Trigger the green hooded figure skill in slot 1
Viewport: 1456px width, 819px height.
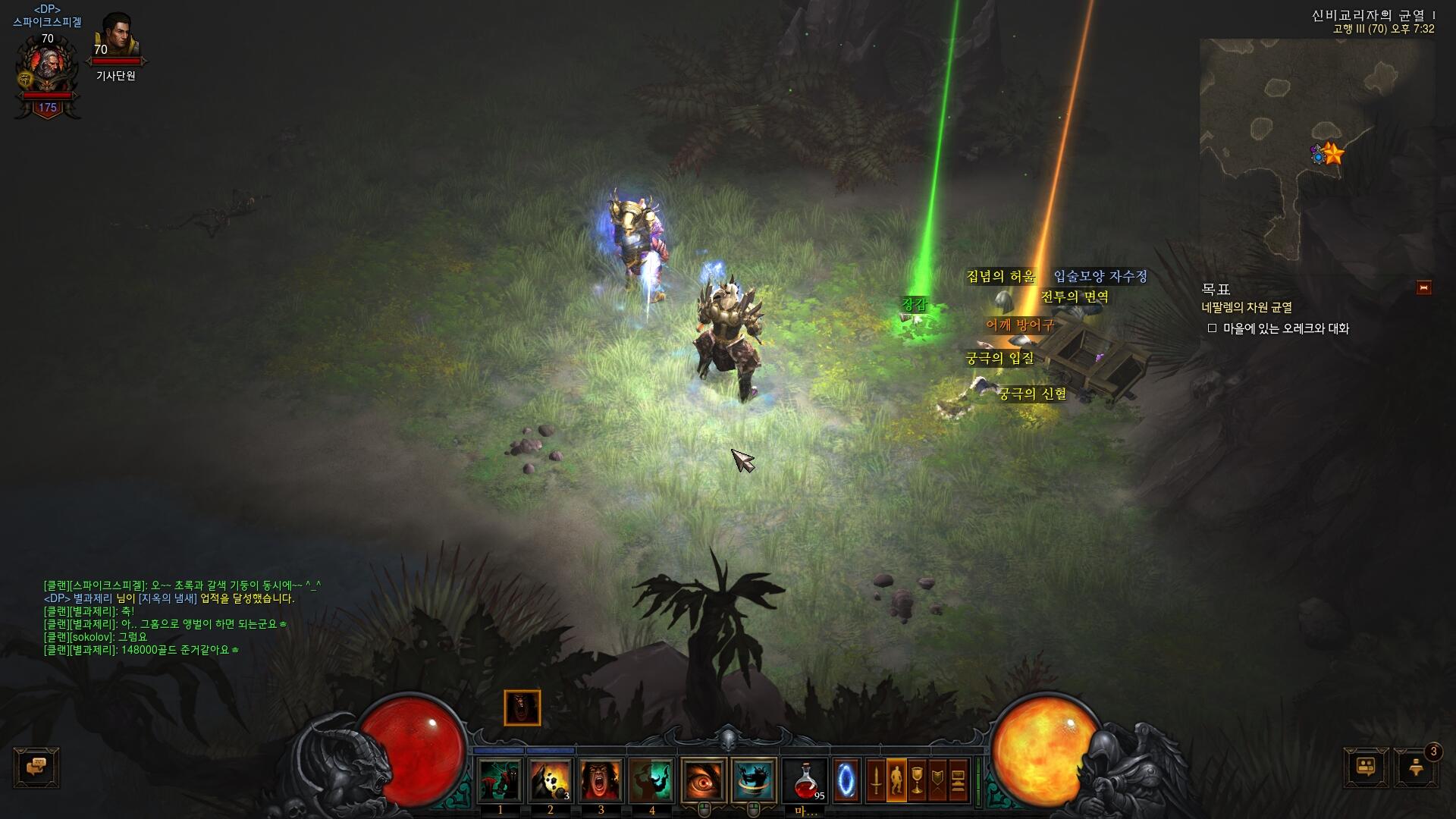click(500, 780)
